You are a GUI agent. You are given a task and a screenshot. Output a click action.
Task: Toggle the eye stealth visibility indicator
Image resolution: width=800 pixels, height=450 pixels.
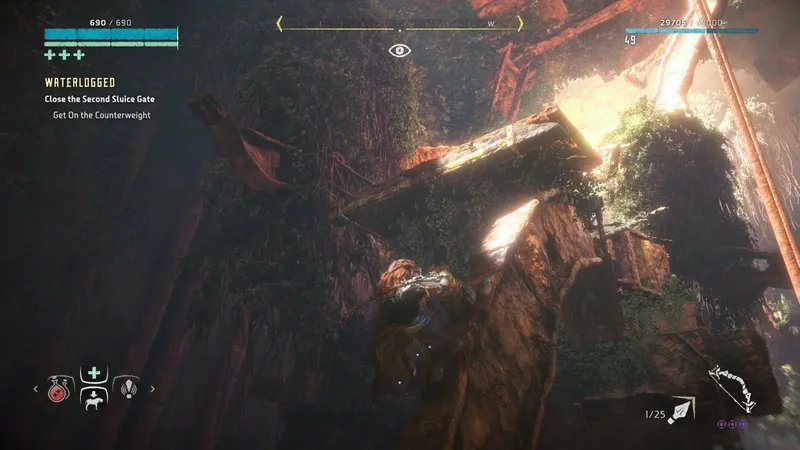pyautogui.click(x=400, y=49)
